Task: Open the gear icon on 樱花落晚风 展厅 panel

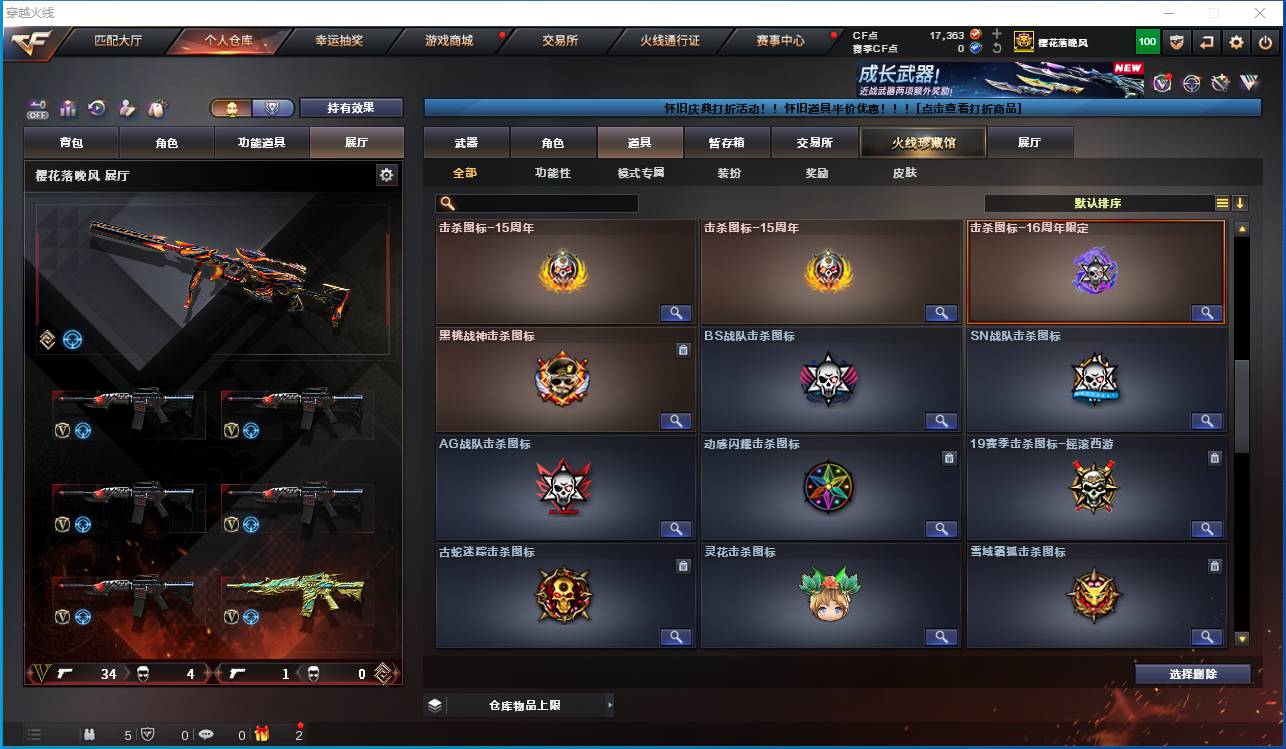Action: 388,174
